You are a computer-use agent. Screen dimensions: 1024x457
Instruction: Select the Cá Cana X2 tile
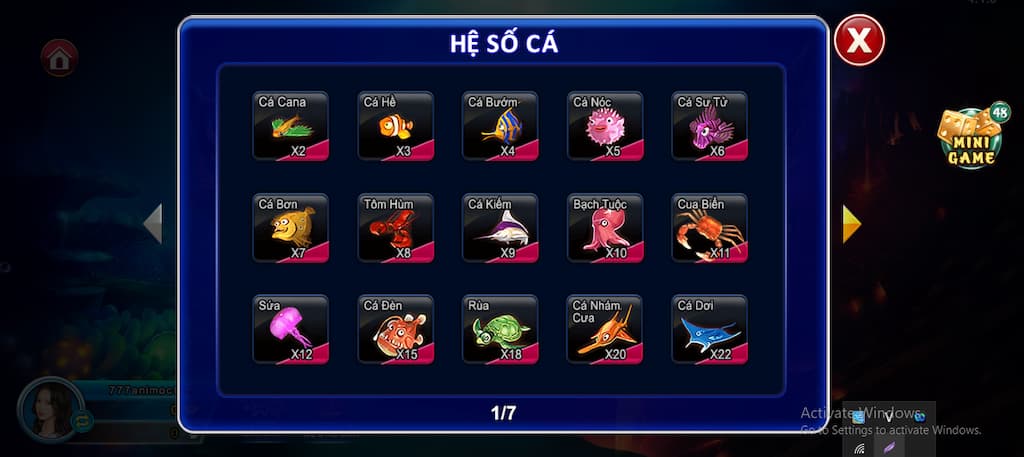[x=291, y=126]
